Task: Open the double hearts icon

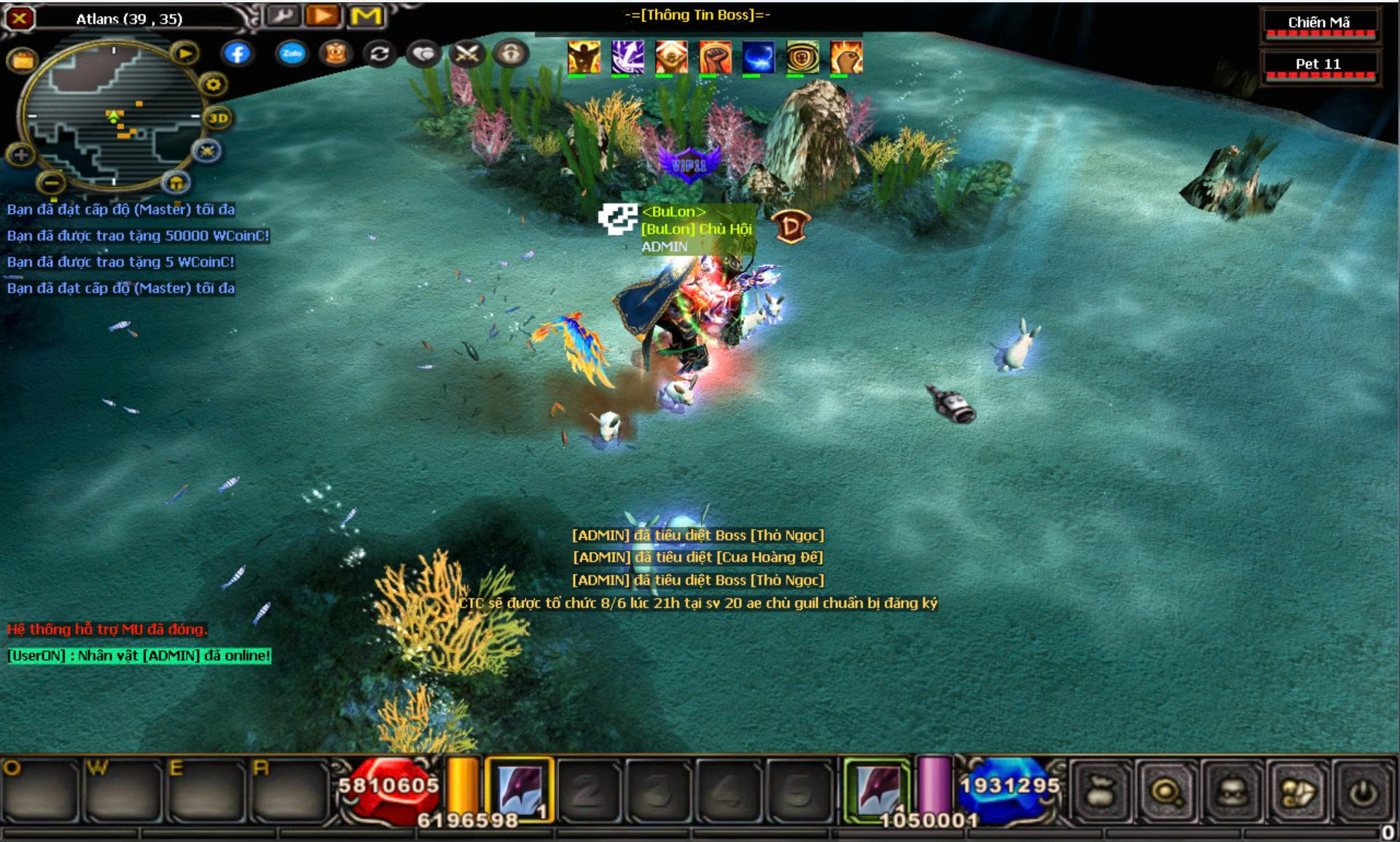Action: point(423,53)
